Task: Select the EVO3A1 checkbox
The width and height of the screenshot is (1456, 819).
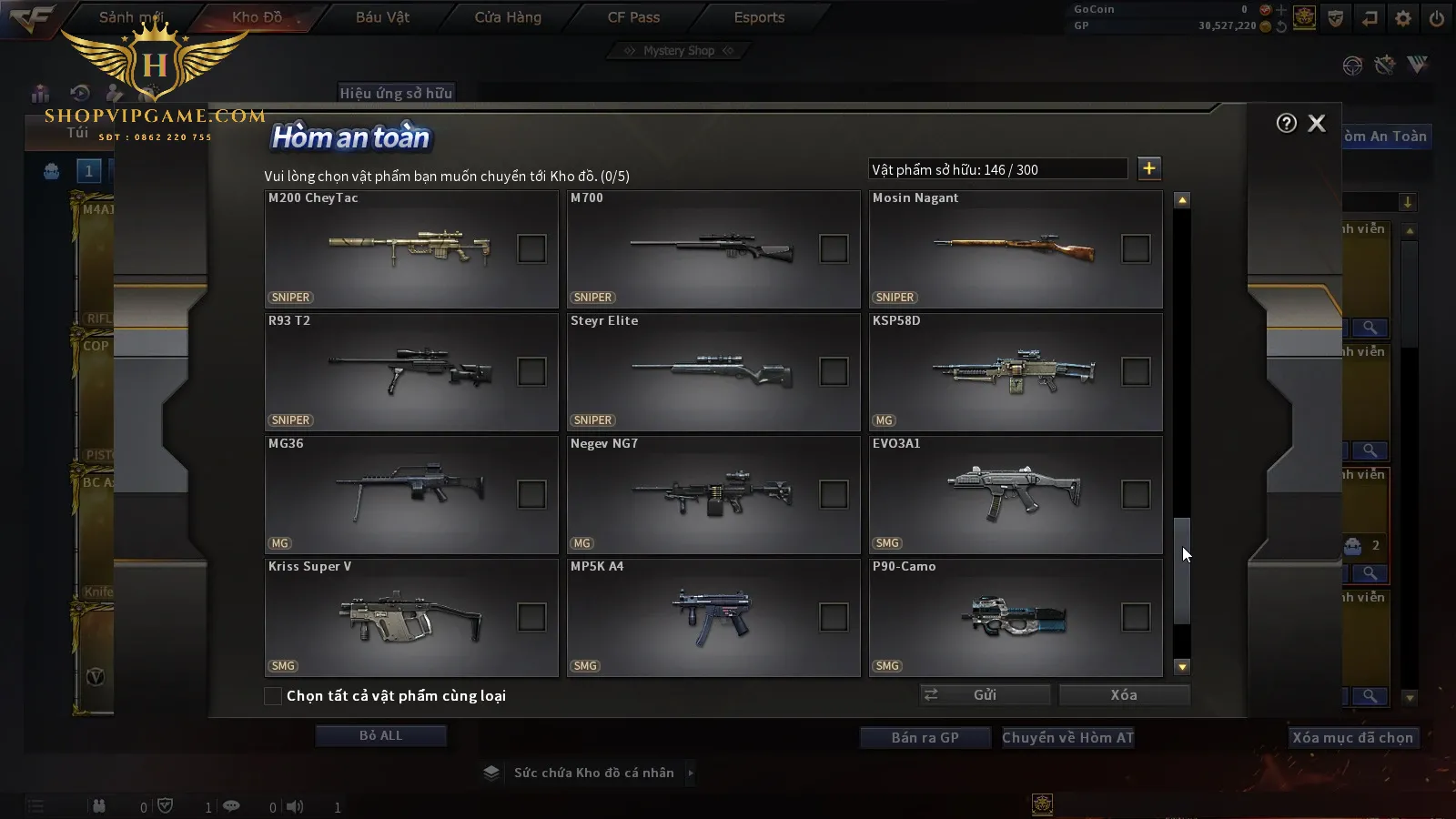Action: (x=1136, y=494)
